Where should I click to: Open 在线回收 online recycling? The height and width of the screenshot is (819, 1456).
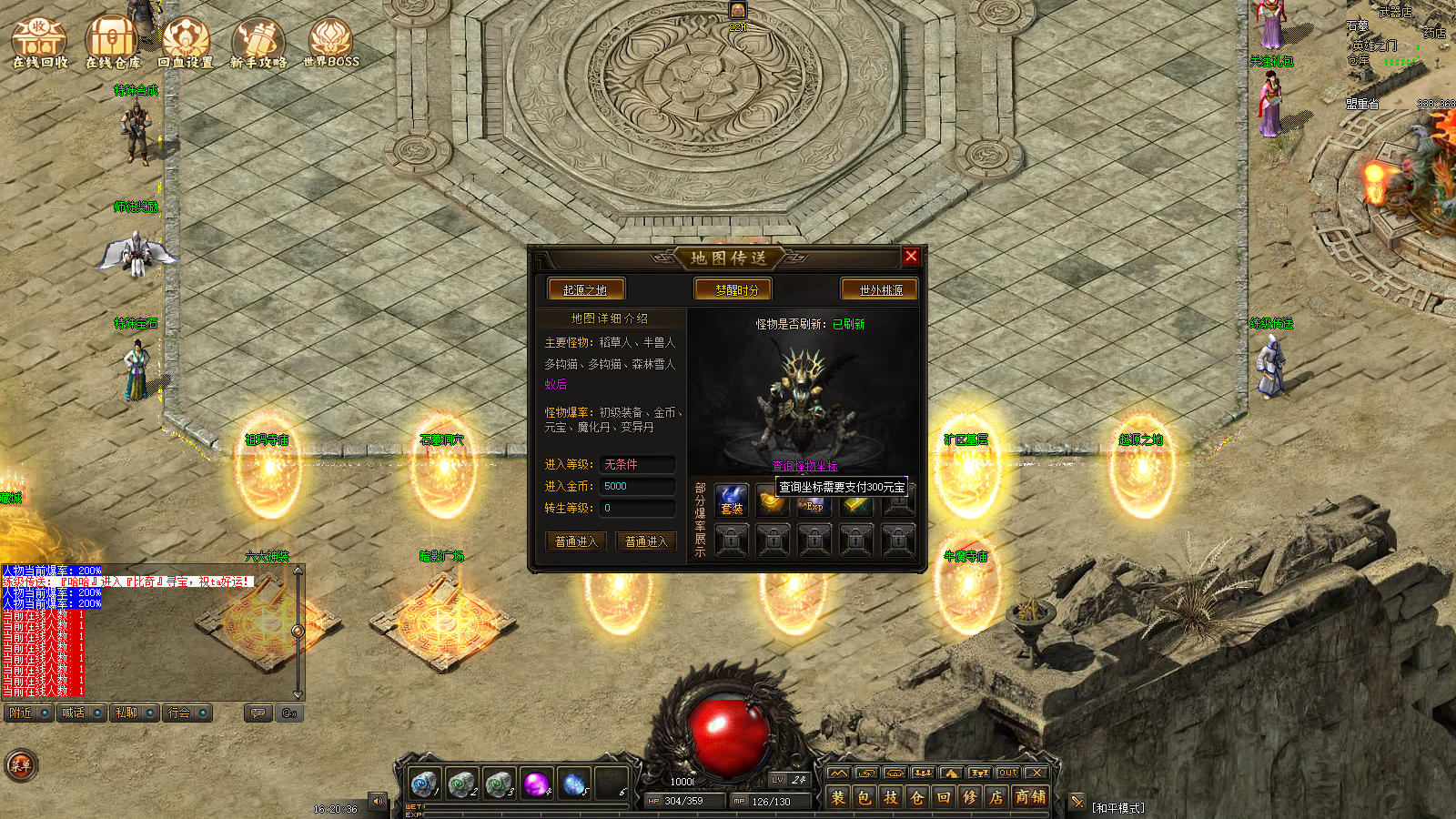[39, 42]
